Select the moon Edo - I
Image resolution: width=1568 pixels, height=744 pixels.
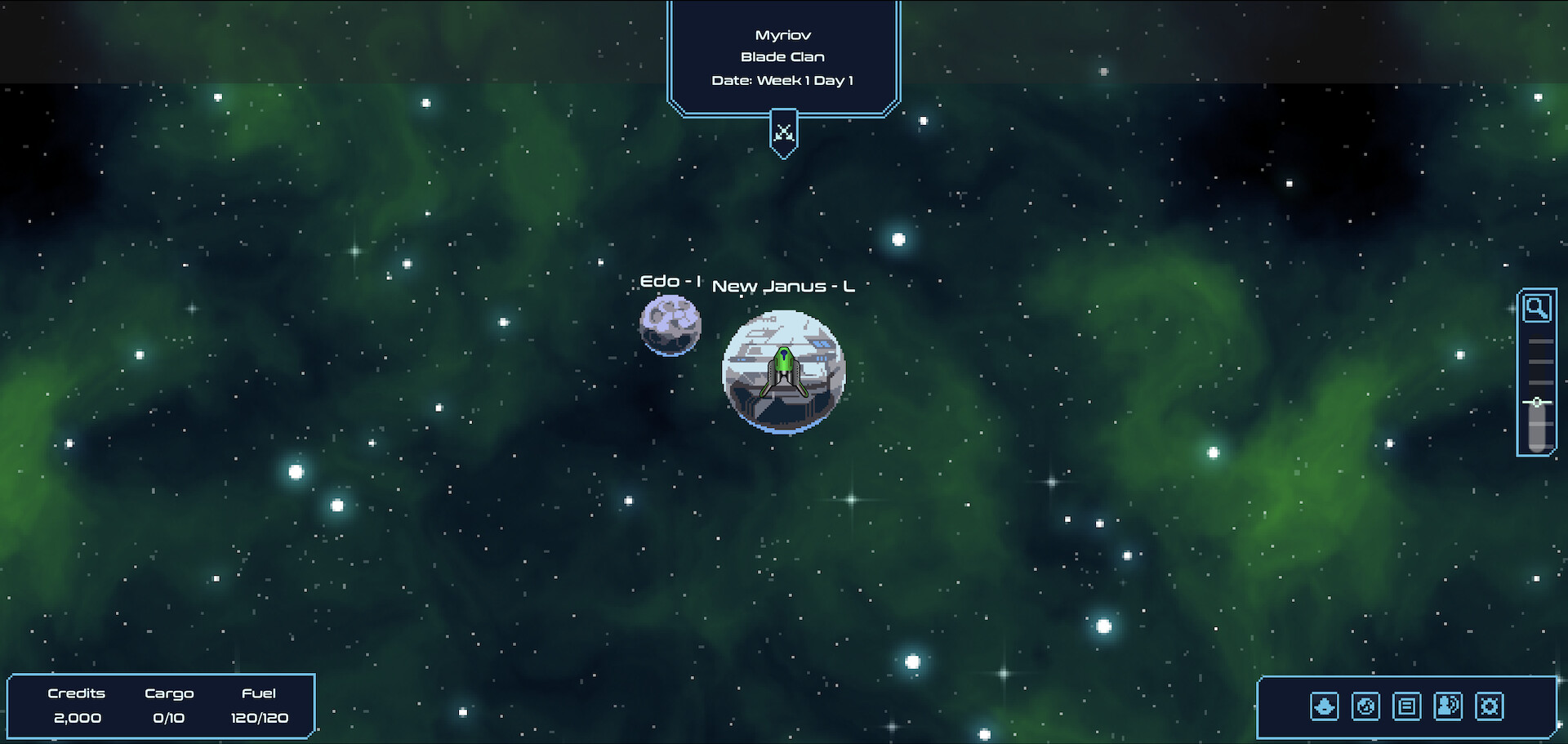tap(670, 325)
